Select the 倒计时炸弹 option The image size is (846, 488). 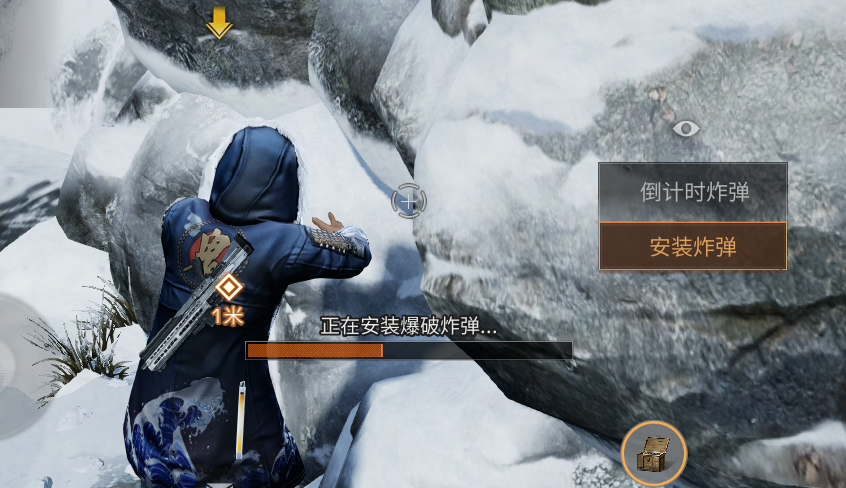[692, 192]
